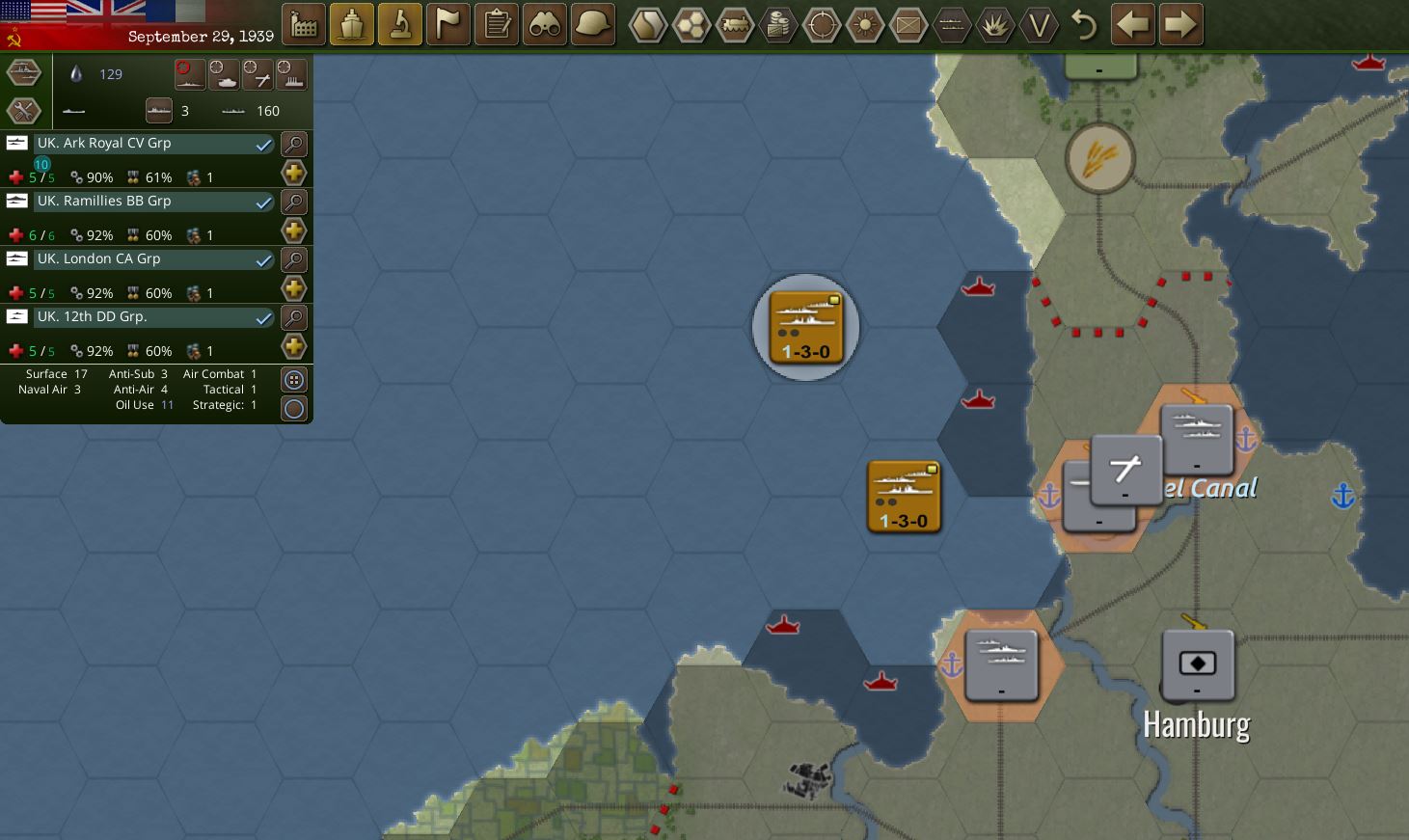Toggle the checkmark on UK. Ark Royal CV Grp
Image resolution: width=1409 pixels, height=840 pixels.
tap(263, 144)
